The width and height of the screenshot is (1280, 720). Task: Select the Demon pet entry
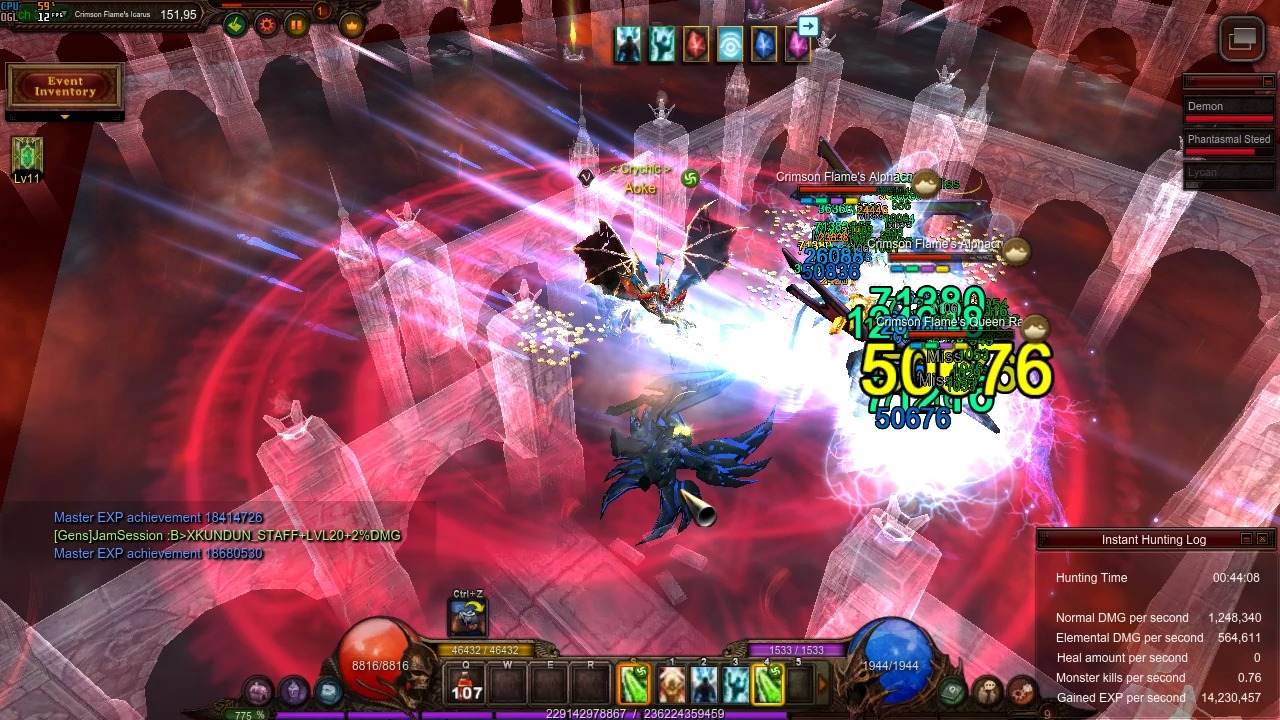[x=1228, y=107]
